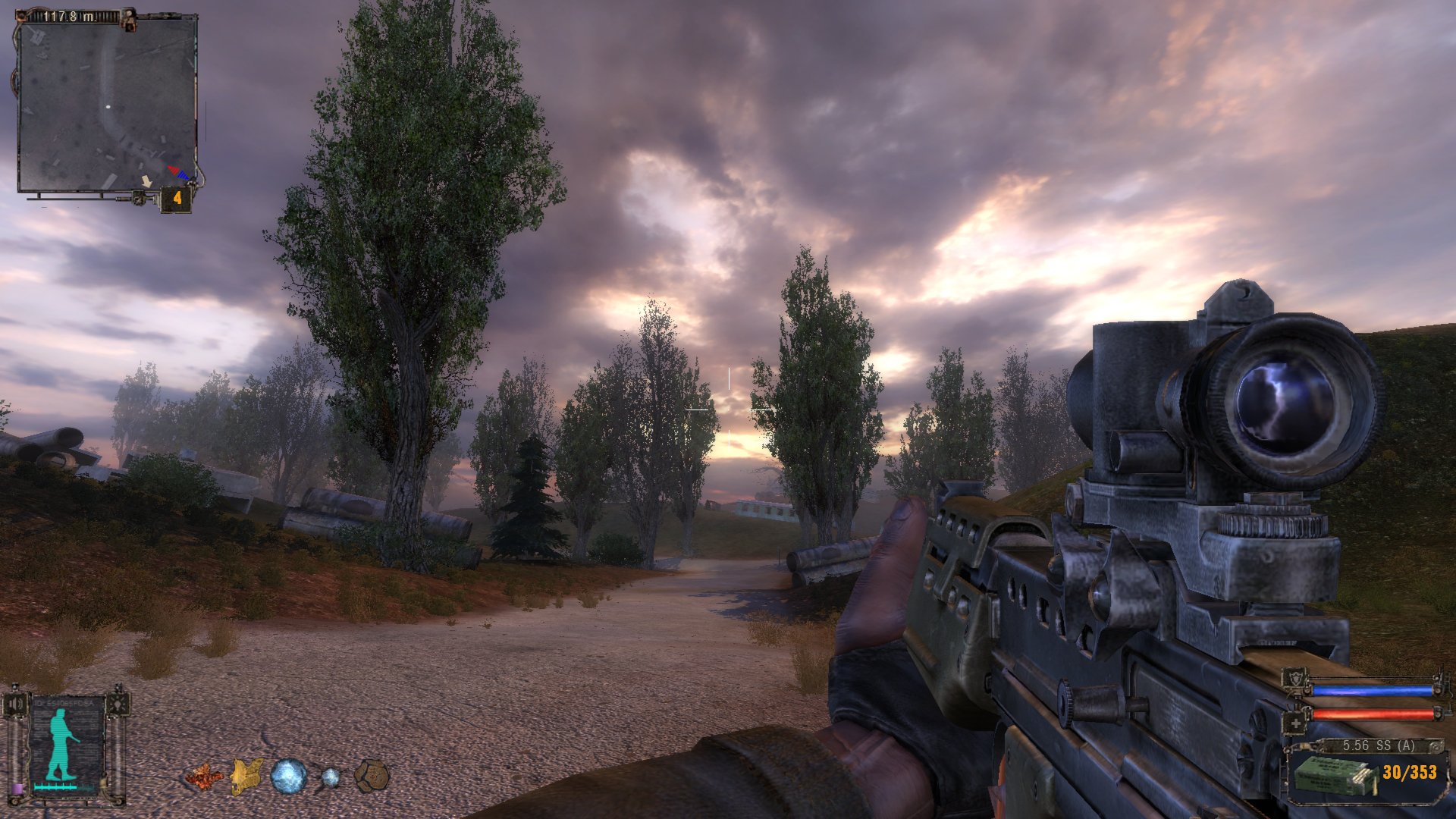Choose the large glowing blue orb artifact

(289, 777)
